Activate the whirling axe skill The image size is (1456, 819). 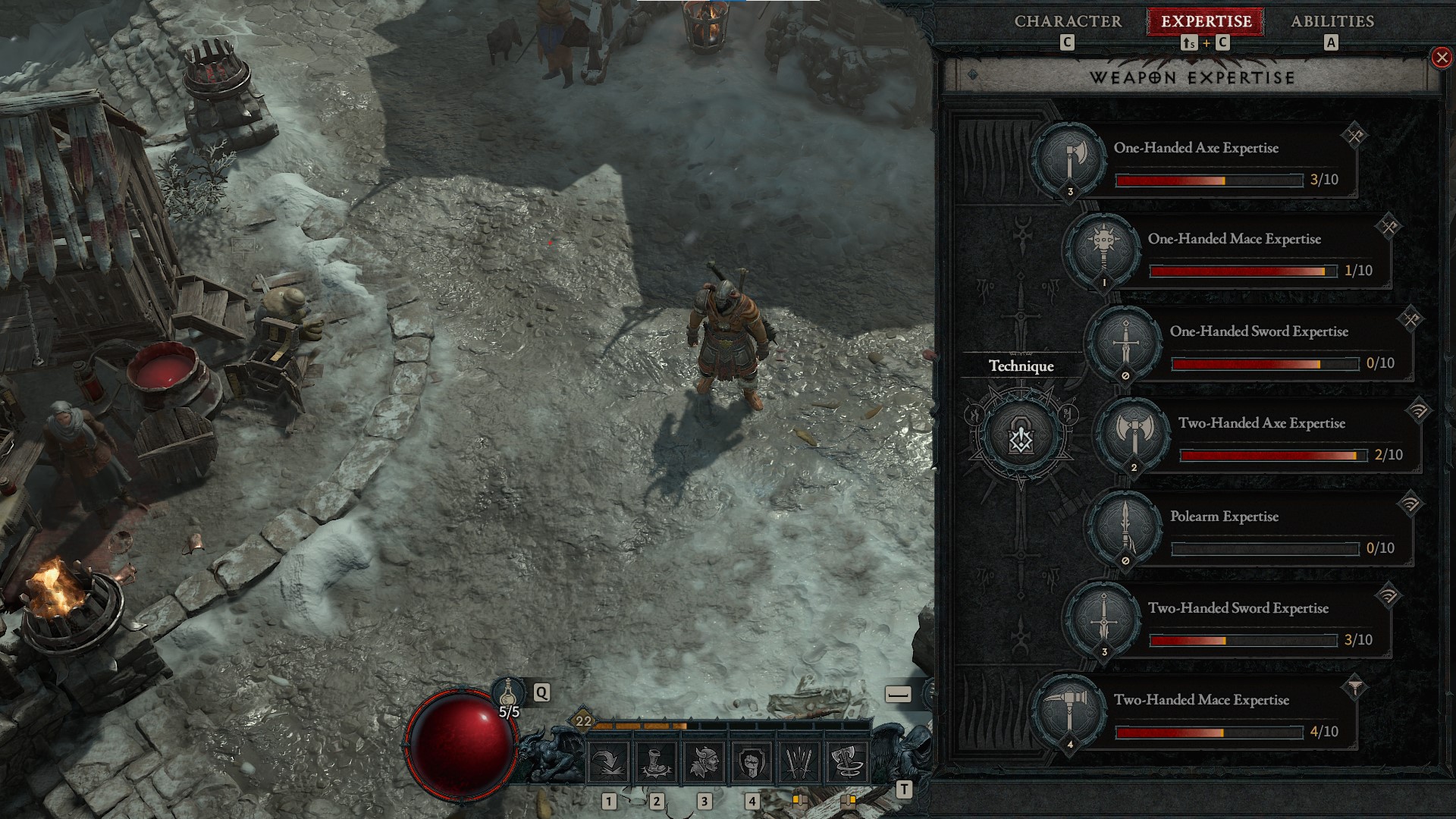click(x=846, y=762)
